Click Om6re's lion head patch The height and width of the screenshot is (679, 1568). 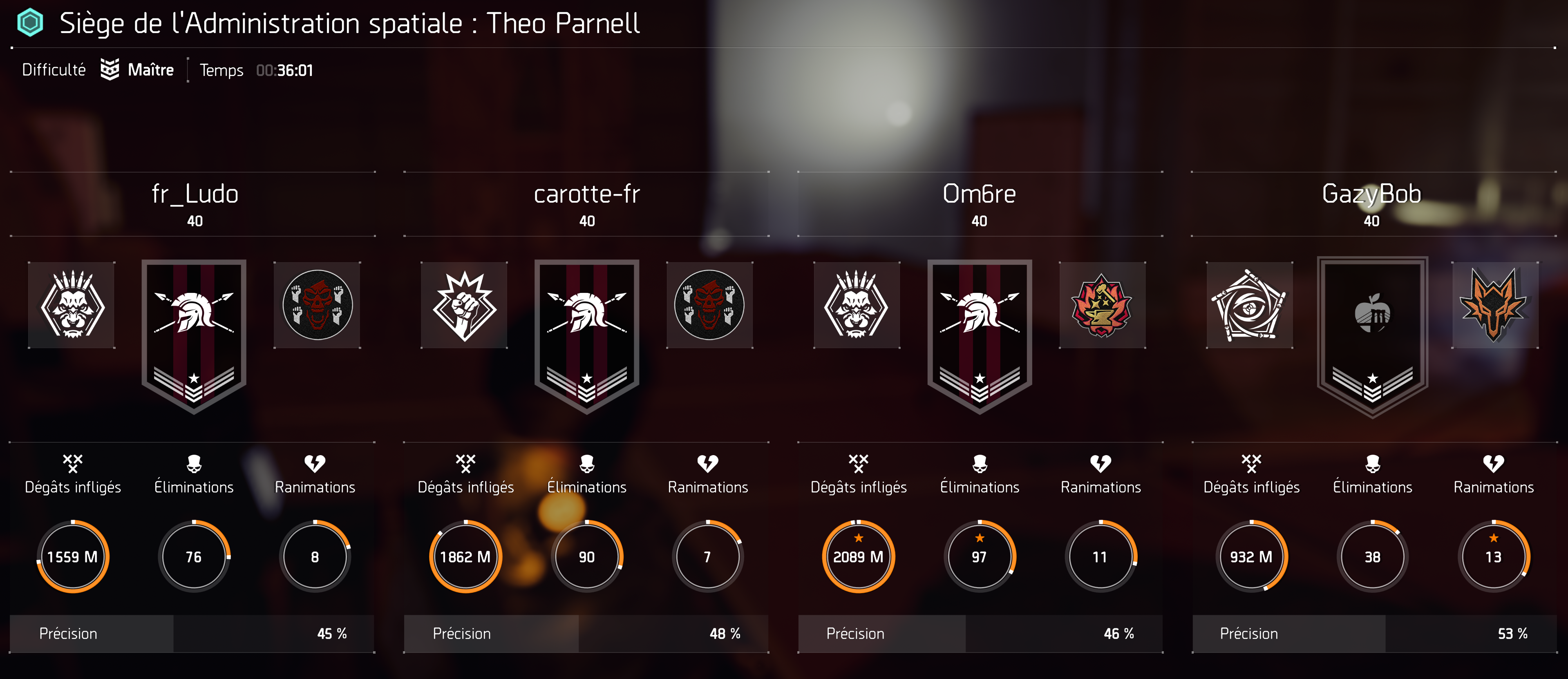pos(857,305)
